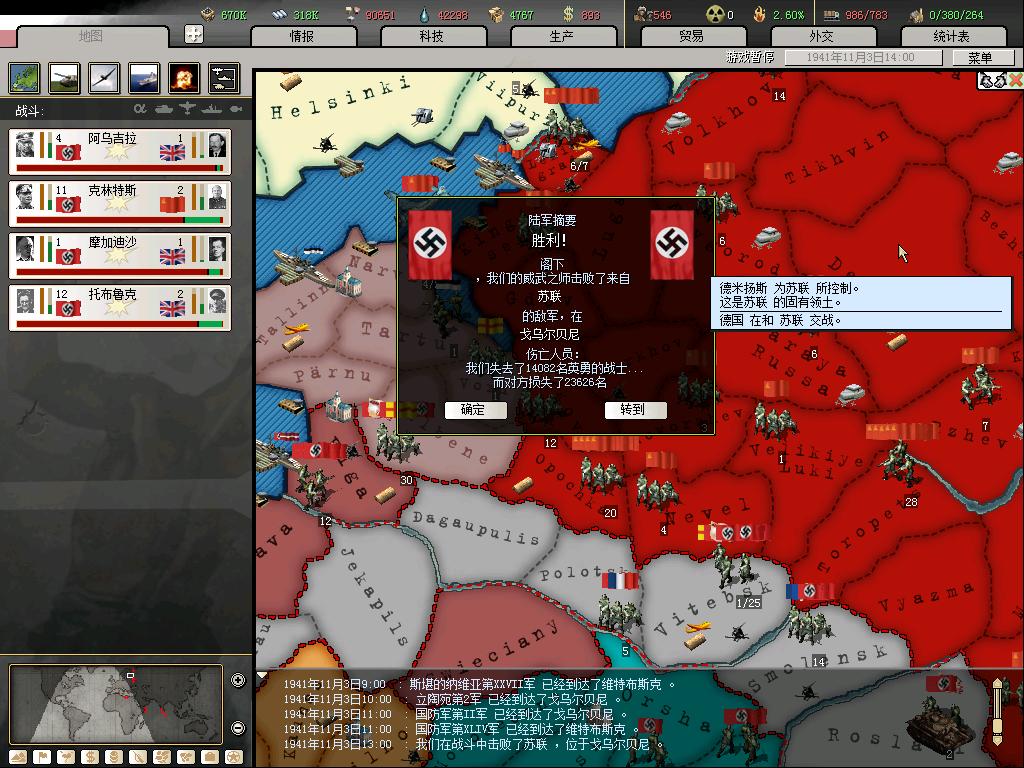This screenshot has height=768, width=1024.
Task: Click the world minimap
Action: [x=115, y=703]
